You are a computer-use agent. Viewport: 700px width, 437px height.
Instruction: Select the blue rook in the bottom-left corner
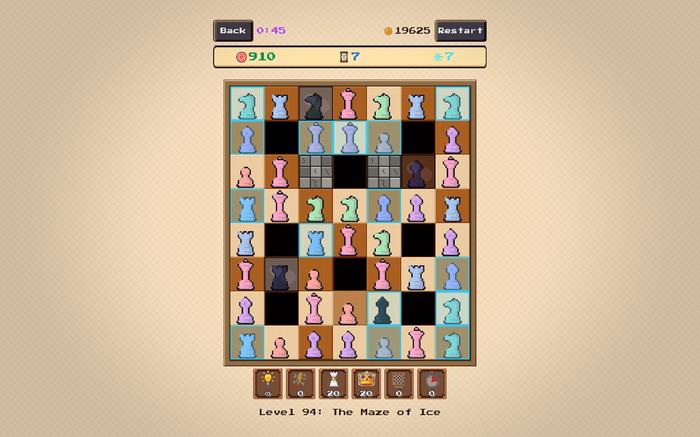246,343
